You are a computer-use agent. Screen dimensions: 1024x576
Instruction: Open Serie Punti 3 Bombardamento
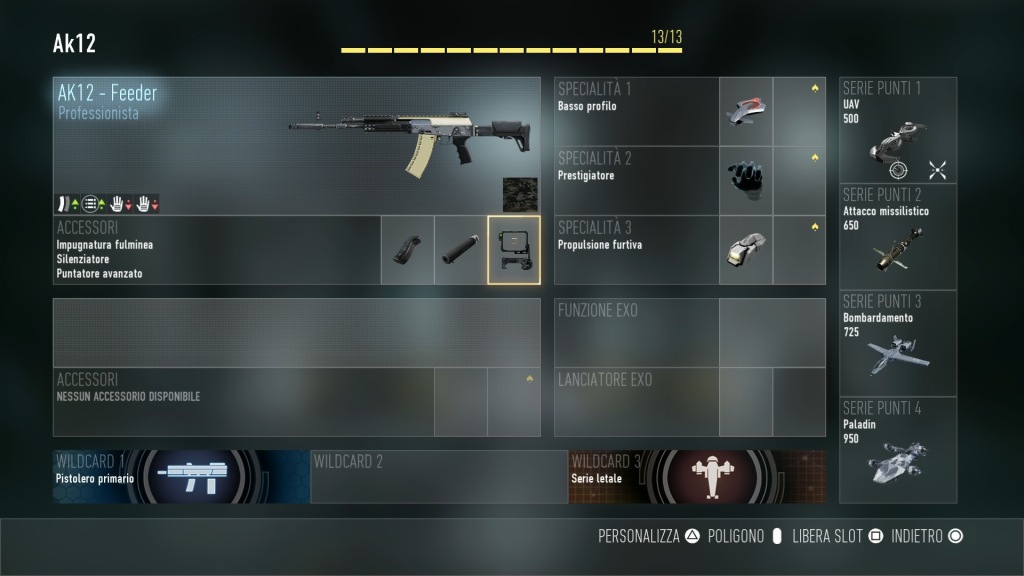pyautogui.click(x=898, y=343)
